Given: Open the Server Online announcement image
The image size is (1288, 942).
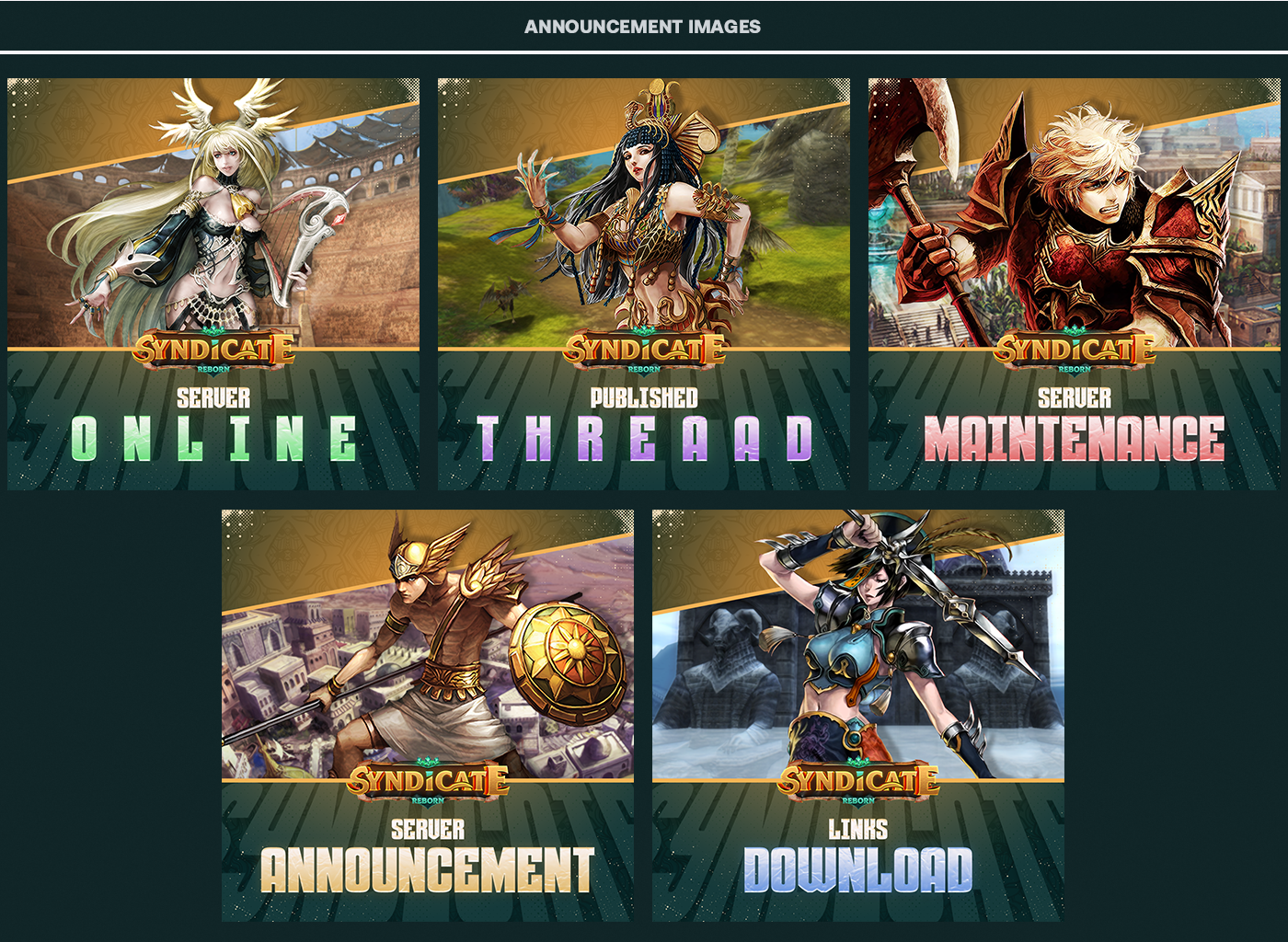Looking at the screenshot, I should [x=213, y=283].
